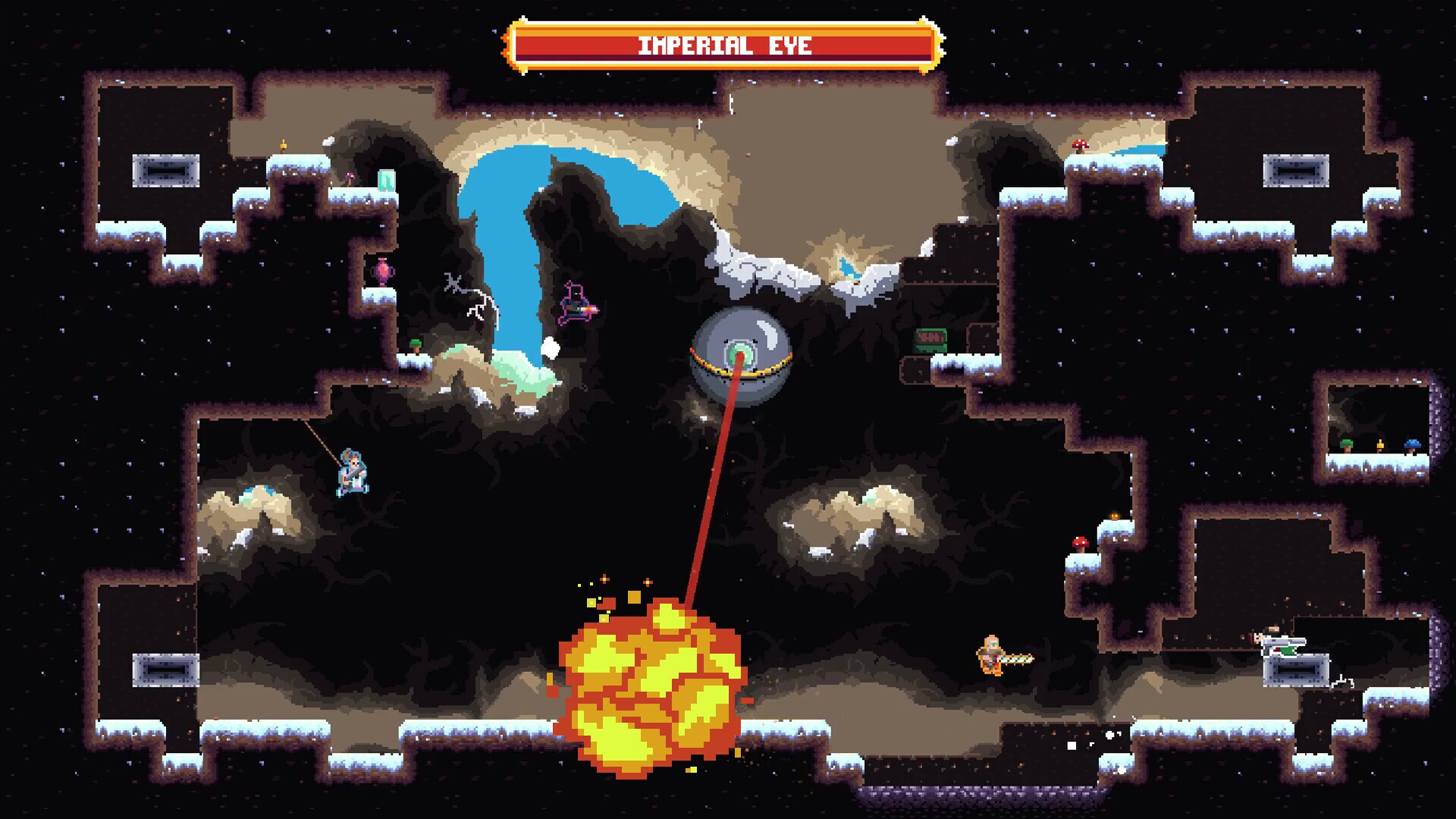Viewport: 1456px width, 819px height.
Task: Select the pink vase on the ledge
Action: click(x=382, y=271)
